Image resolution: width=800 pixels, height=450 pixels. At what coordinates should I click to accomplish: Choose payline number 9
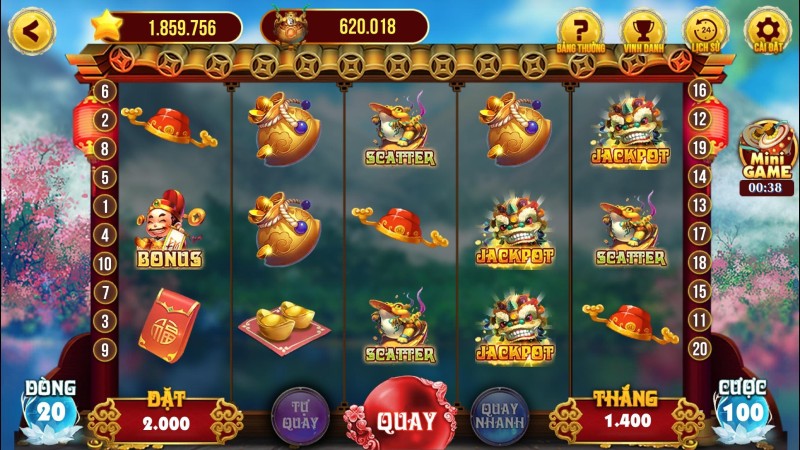pos(104,349)
